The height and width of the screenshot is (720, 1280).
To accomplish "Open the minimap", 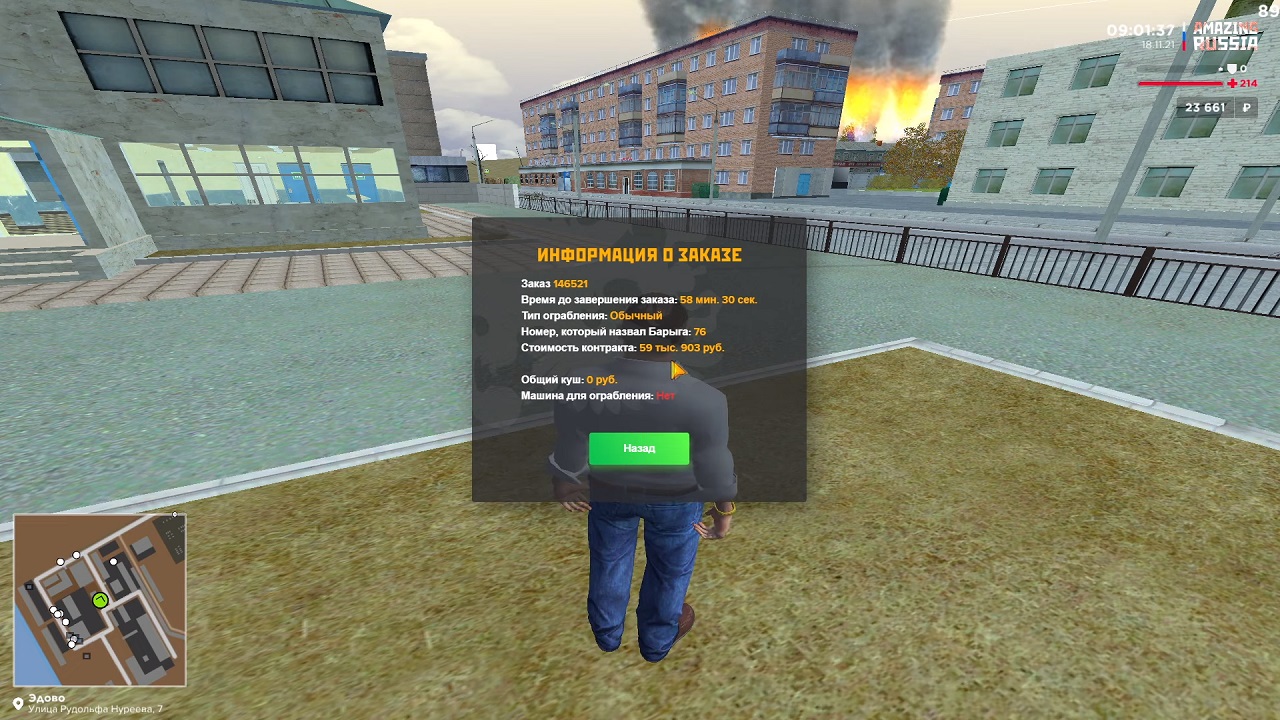I will (x=100, y=600).
